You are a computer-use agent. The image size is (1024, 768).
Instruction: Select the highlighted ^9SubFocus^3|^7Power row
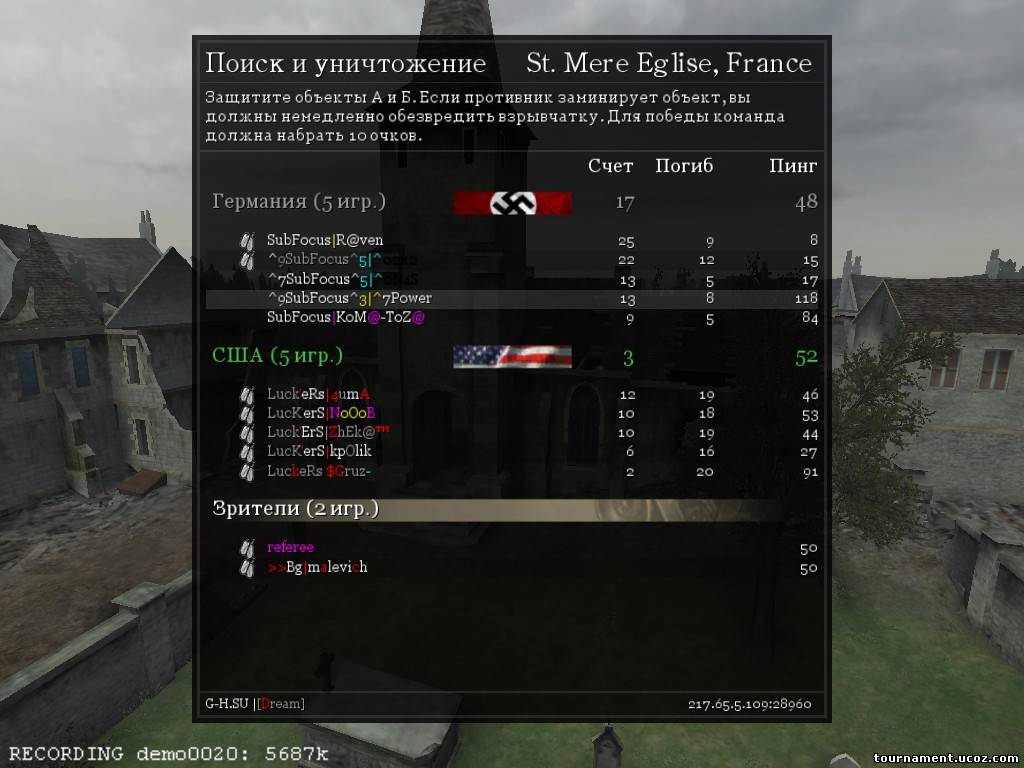tap(349, 298)
